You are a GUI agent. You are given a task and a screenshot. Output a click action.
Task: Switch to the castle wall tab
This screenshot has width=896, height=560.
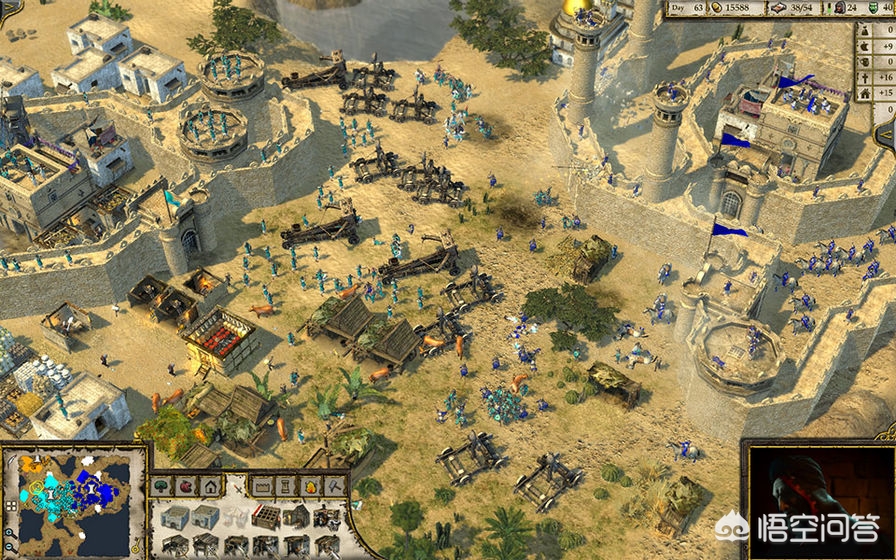coord(263,486)
